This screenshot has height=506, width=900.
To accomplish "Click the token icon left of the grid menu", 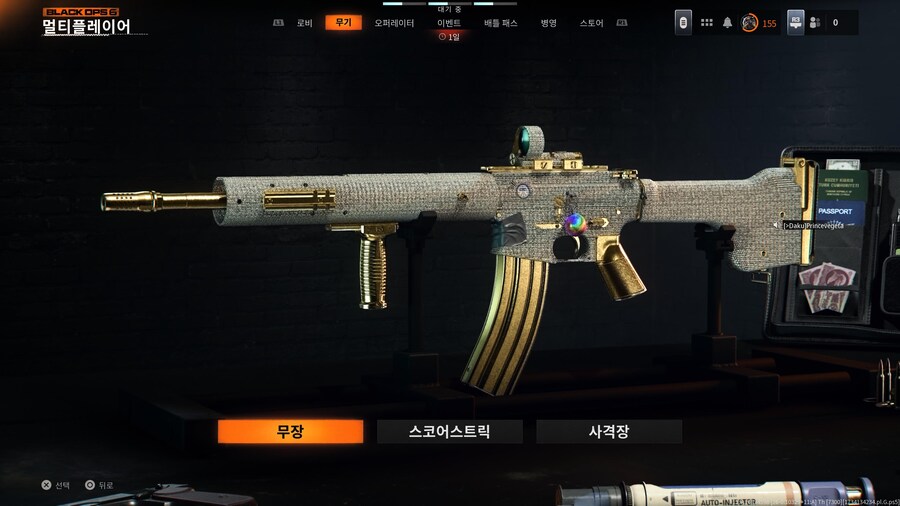I will click(x=683, y=22).
